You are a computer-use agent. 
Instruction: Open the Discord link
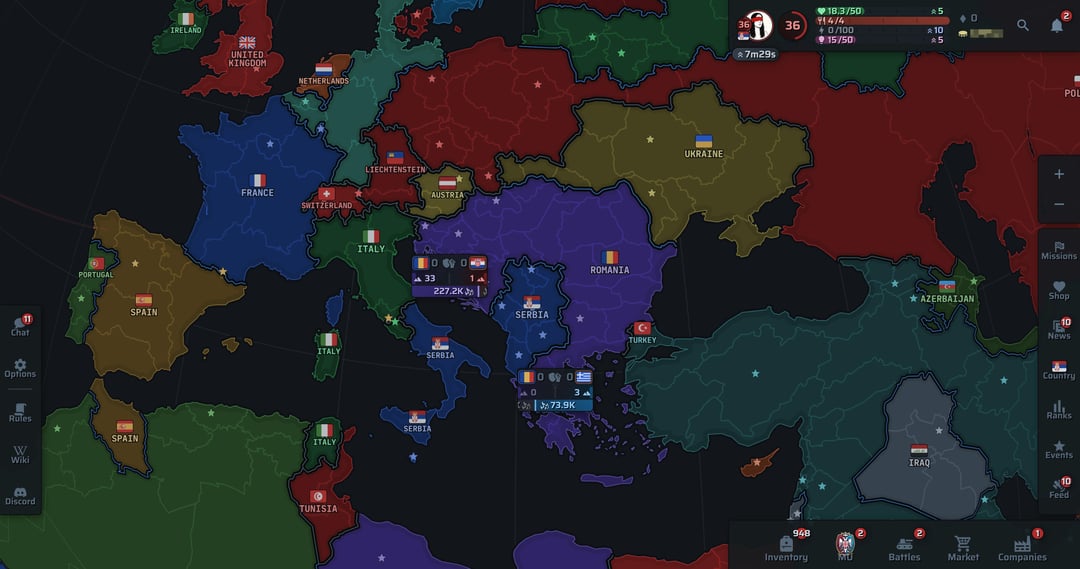click(20, 495)
